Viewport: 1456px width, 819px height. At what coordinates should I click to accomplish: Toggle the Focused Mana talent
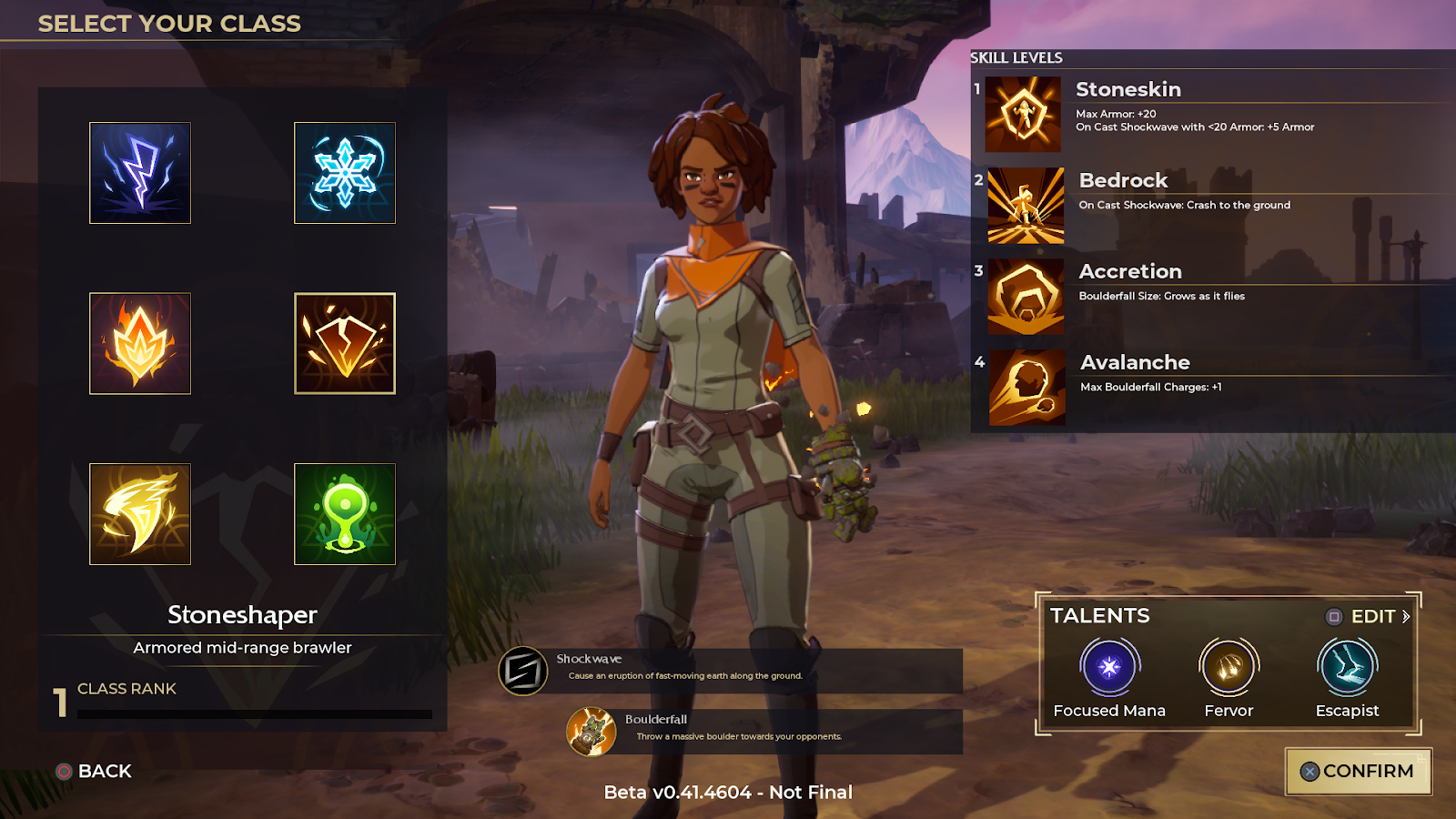click(x=1108, y=668)
